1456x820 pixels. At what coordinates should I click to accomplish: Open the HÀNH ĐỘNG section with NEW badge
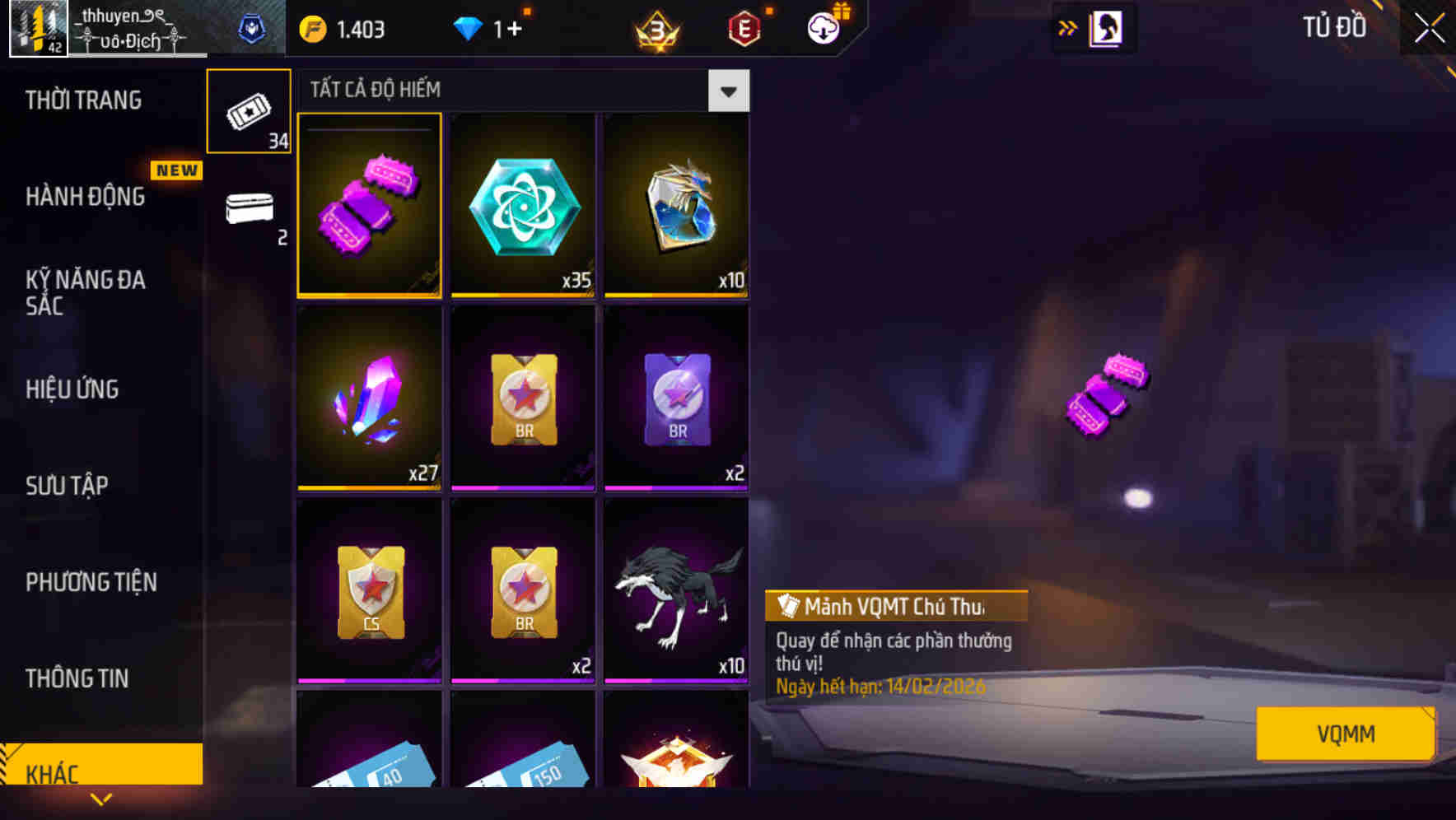click(83, 197)
